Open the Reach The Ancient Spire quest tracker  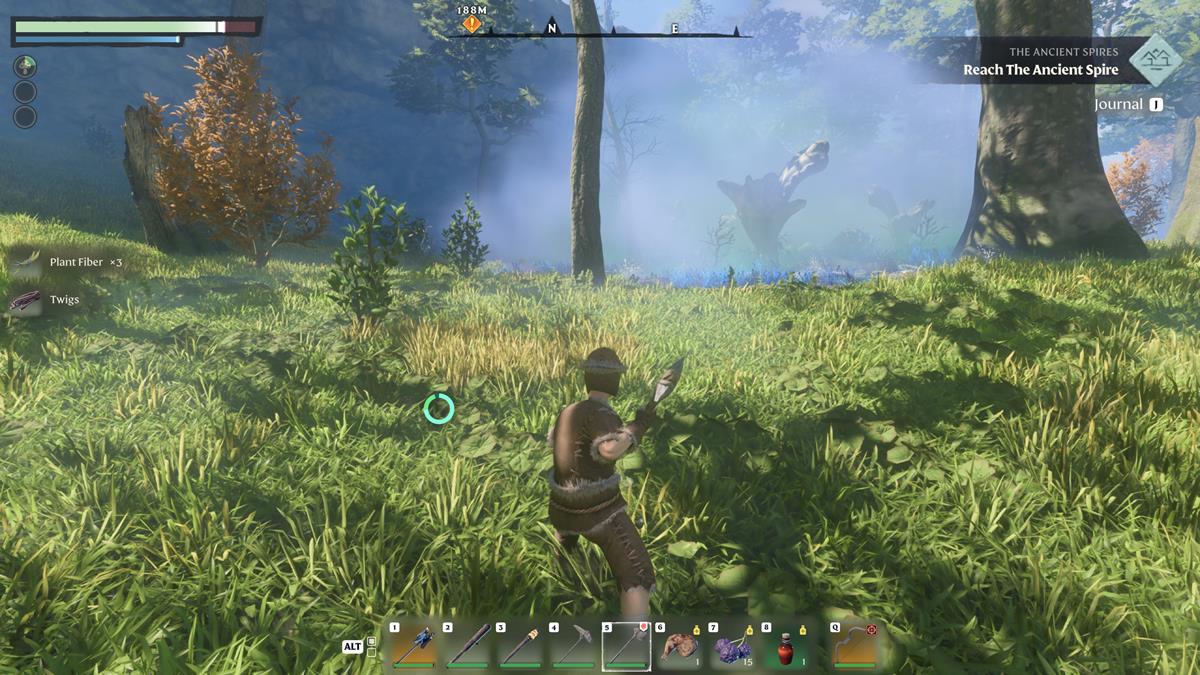coord(1040,70)
